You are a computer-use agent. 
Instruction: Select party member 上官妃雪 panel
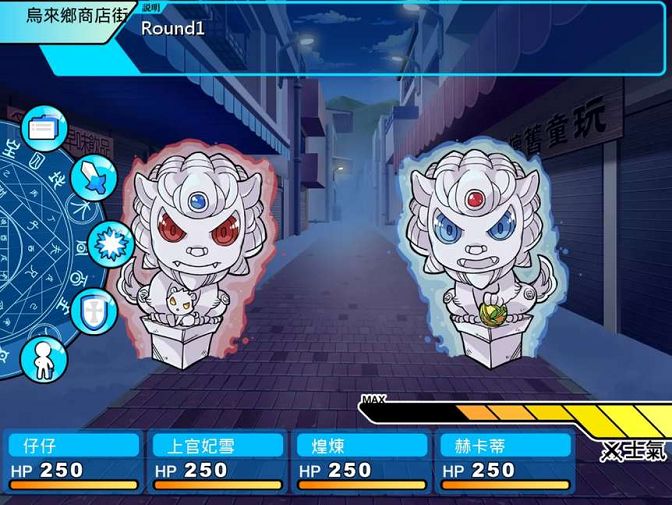[217, 461]
